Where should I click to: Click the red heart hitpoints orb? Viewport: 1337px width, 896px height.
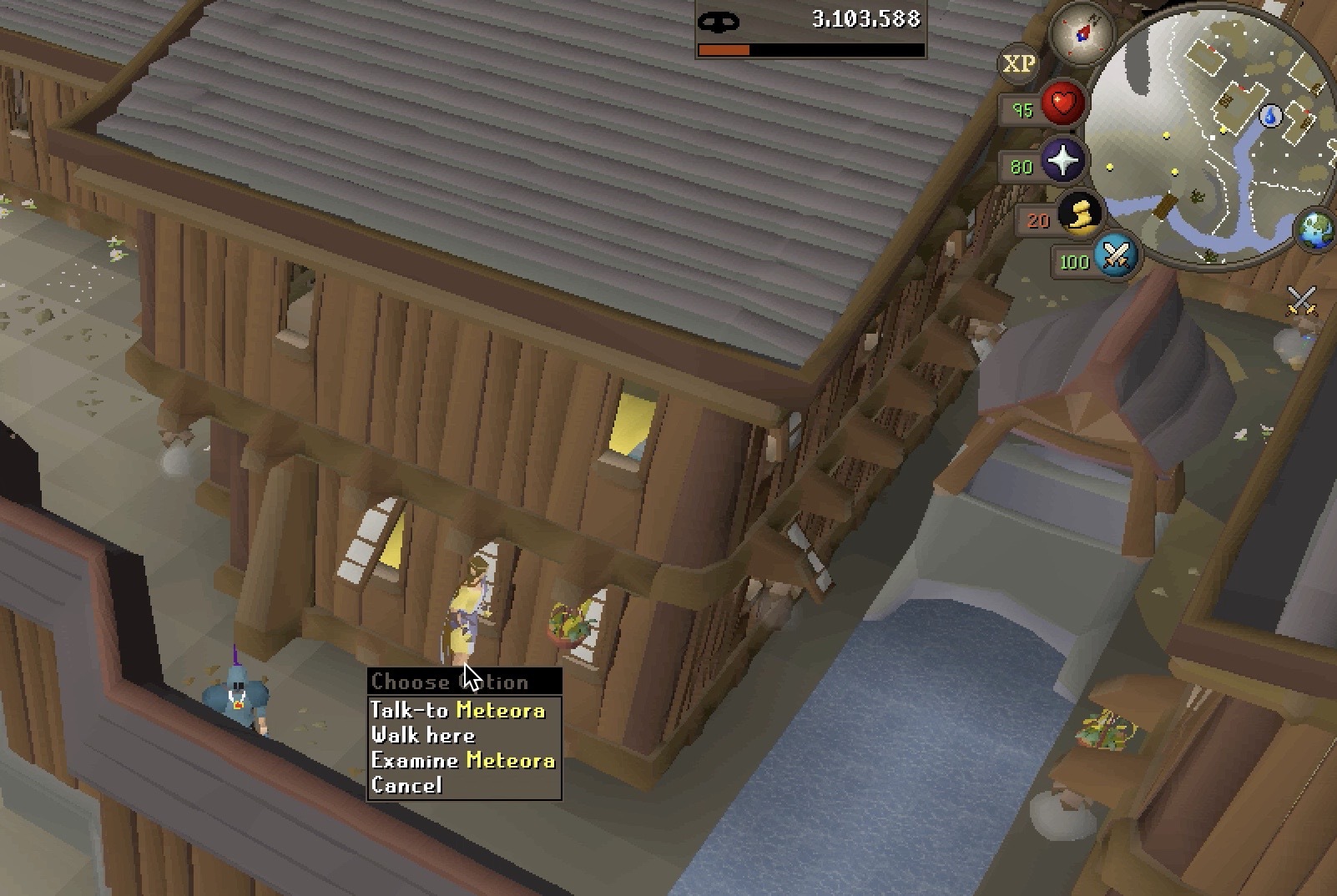coord(1062,104)
